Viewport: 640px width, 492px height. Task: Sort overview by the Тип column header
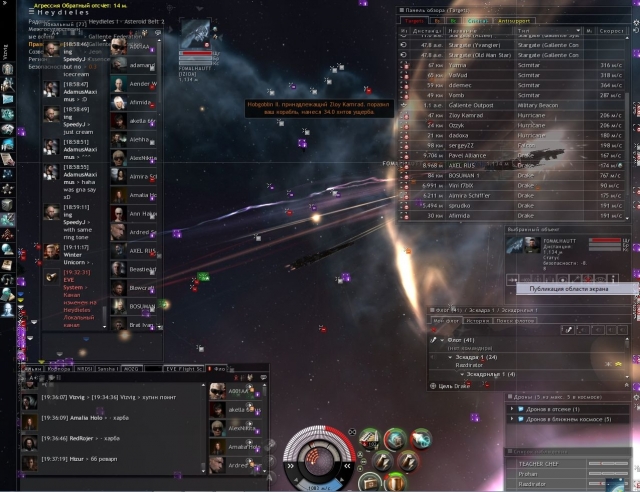click(x=524, y=31)
